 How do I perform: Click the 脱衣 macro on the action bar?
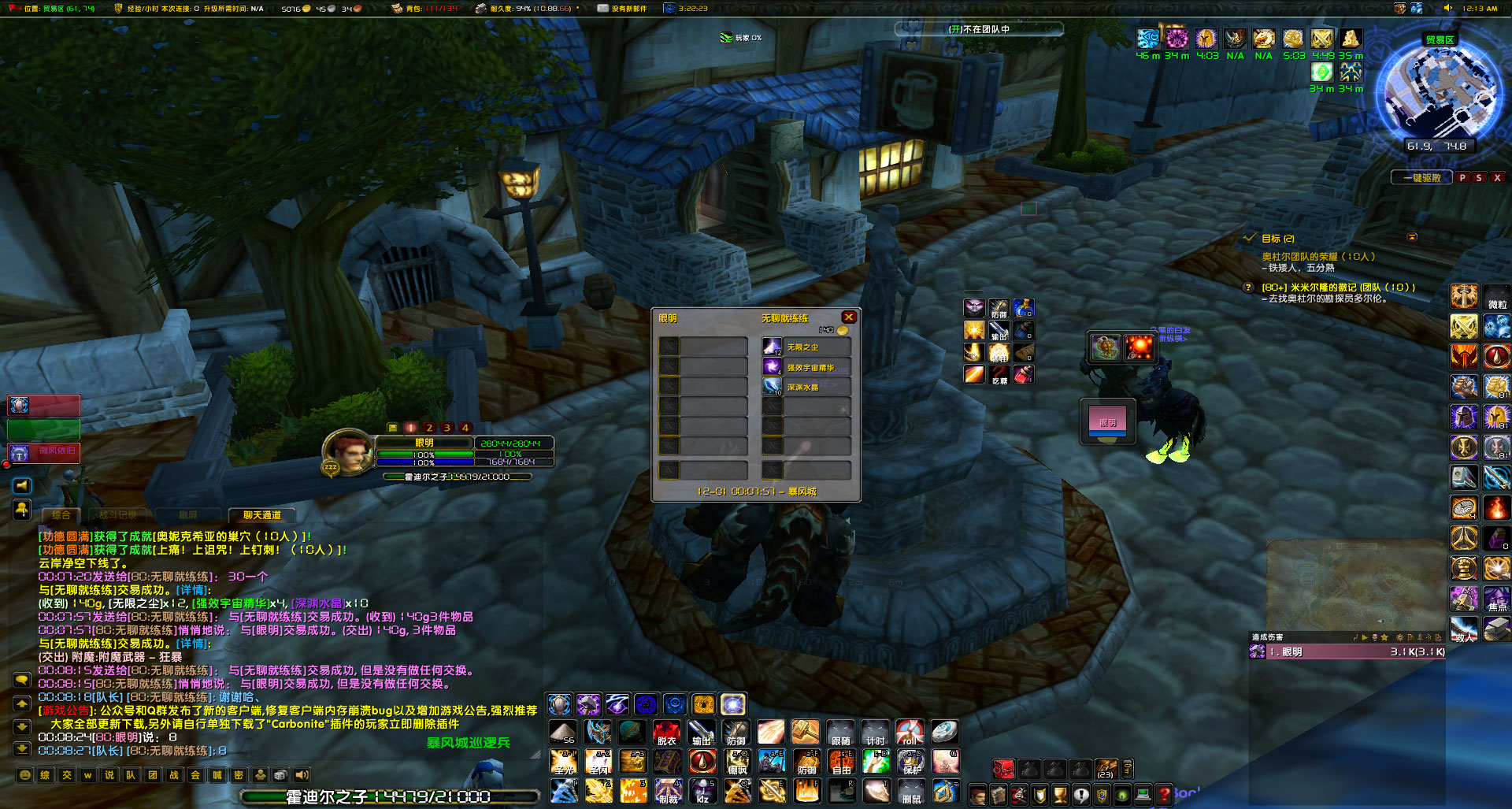pos(666,733)
